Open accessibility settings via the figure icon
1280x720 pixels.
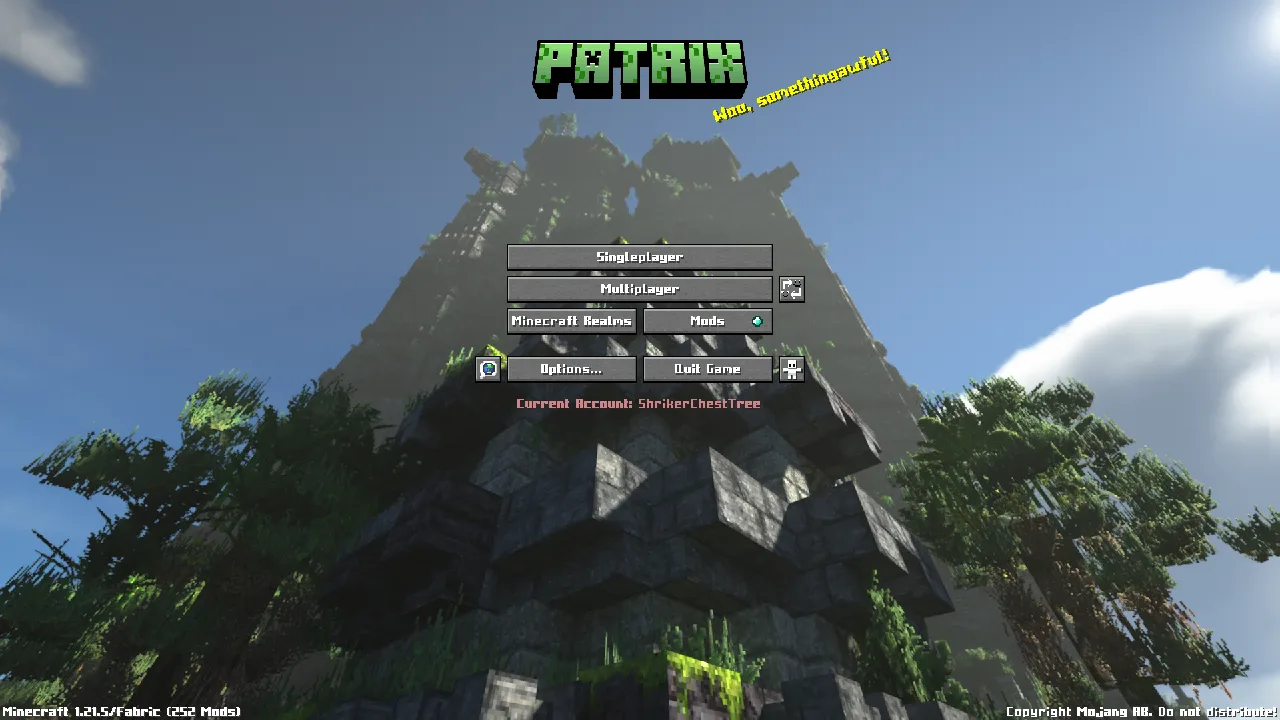(792, 369)
